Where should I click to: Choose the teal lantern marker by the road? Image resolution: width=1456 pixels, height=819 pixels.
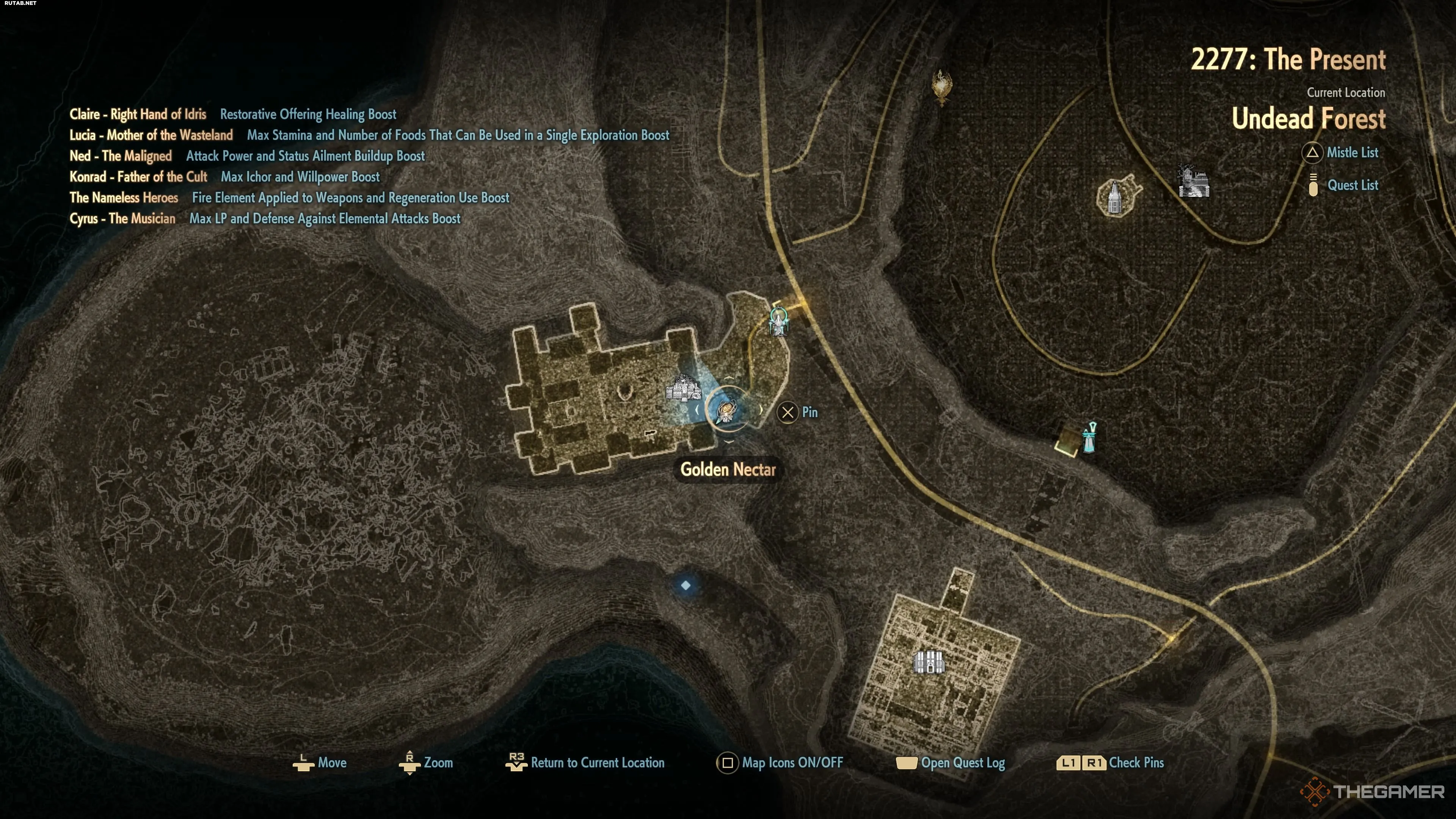point(1089,438)
